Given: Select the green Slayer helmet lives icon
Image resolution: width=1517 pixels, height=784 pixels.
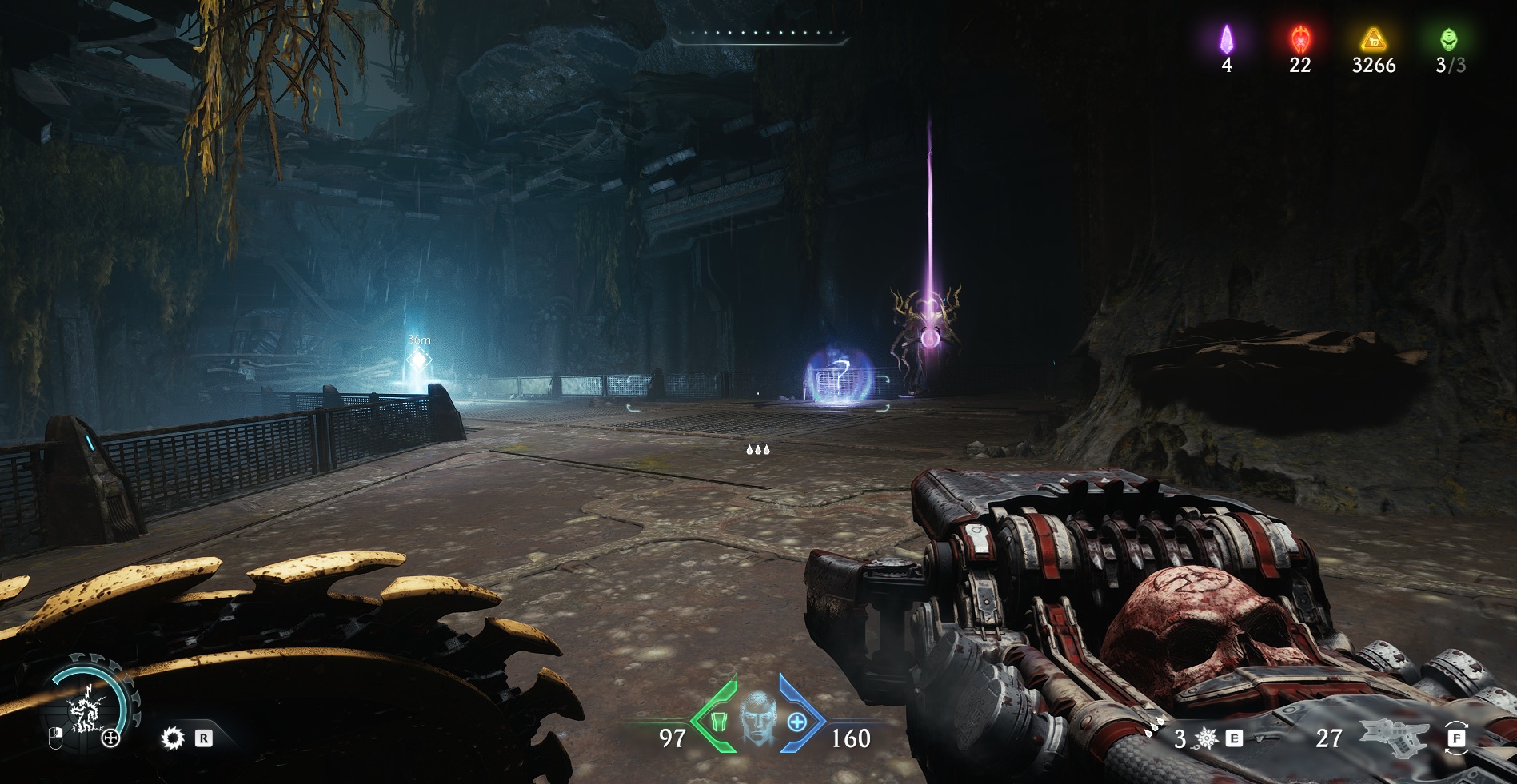Looking at the screenshot, I should [x=1449, y=39].
